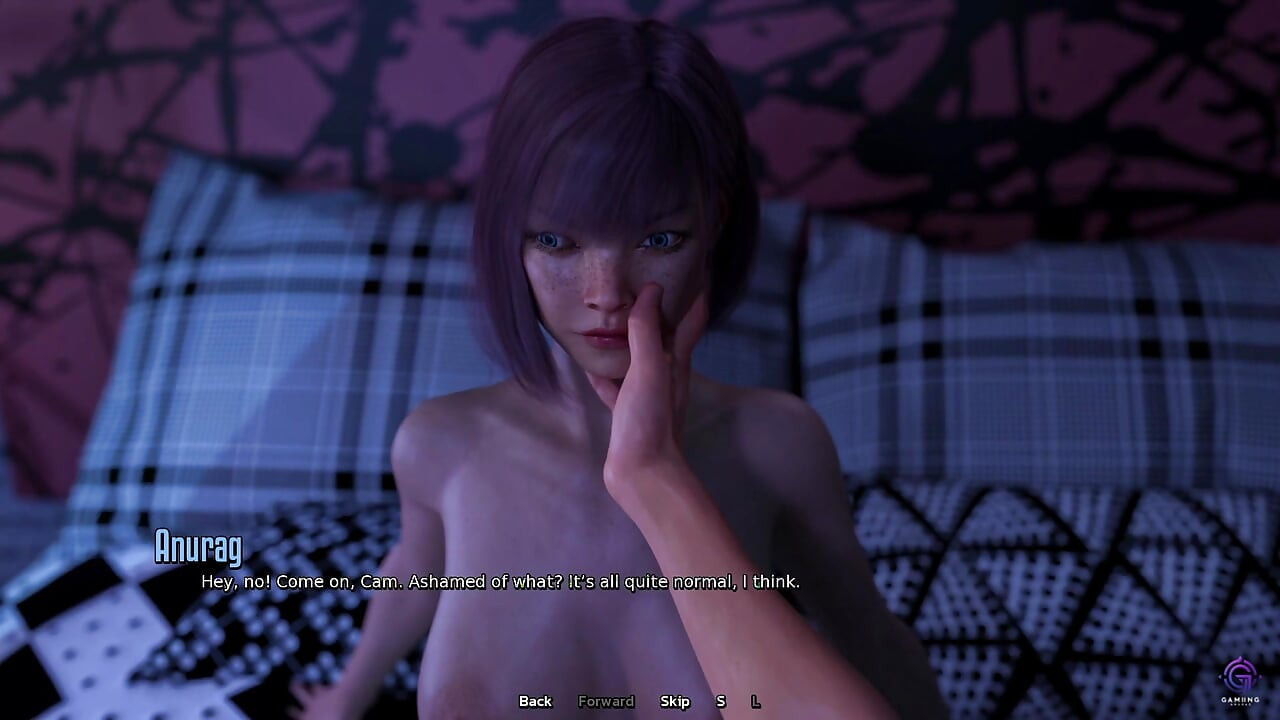The height and width of the screenshot is (720, 1280).
Task: Open quick load with the L shortcut
Action: (x=755, y=702)
